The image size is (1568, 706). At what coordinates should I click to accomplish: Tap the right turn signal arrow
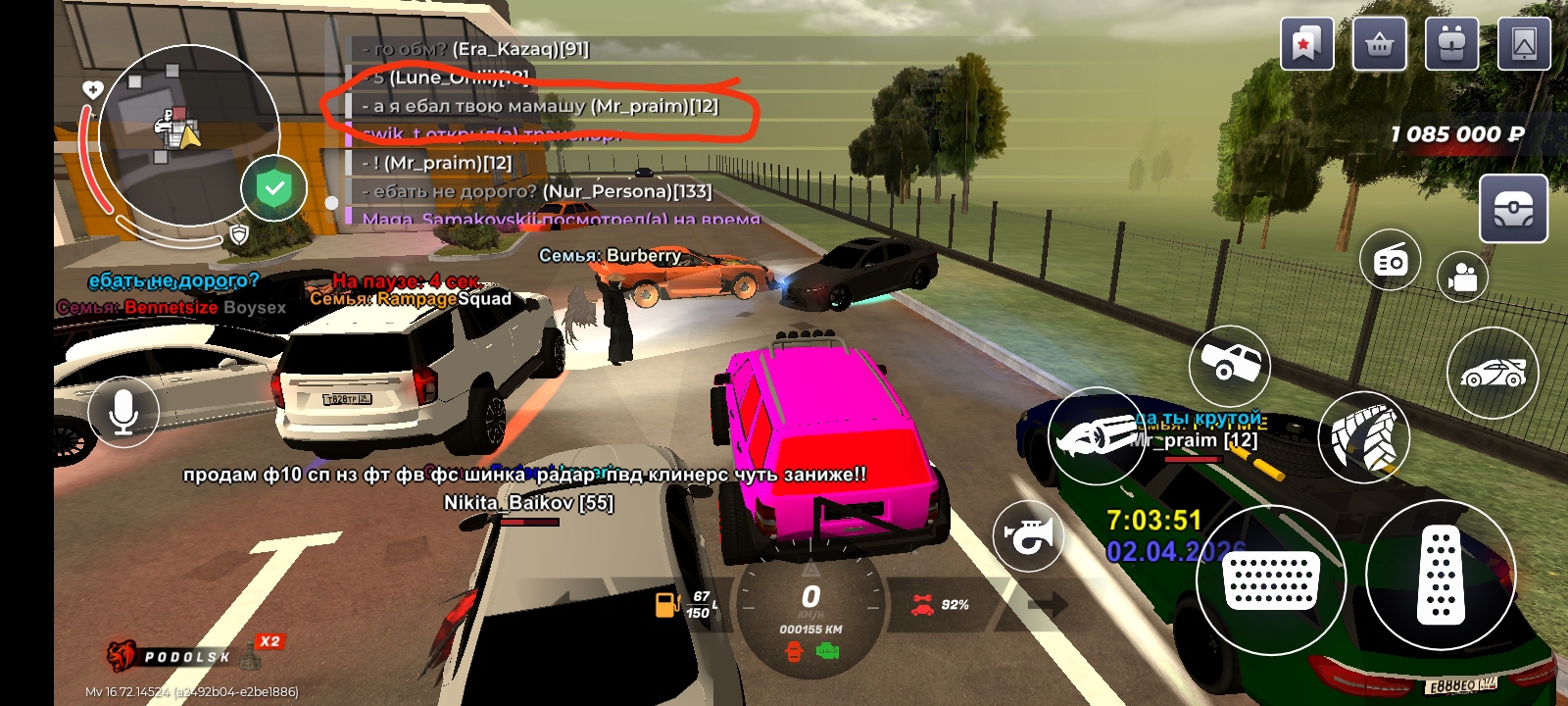tap(1047, 604)
